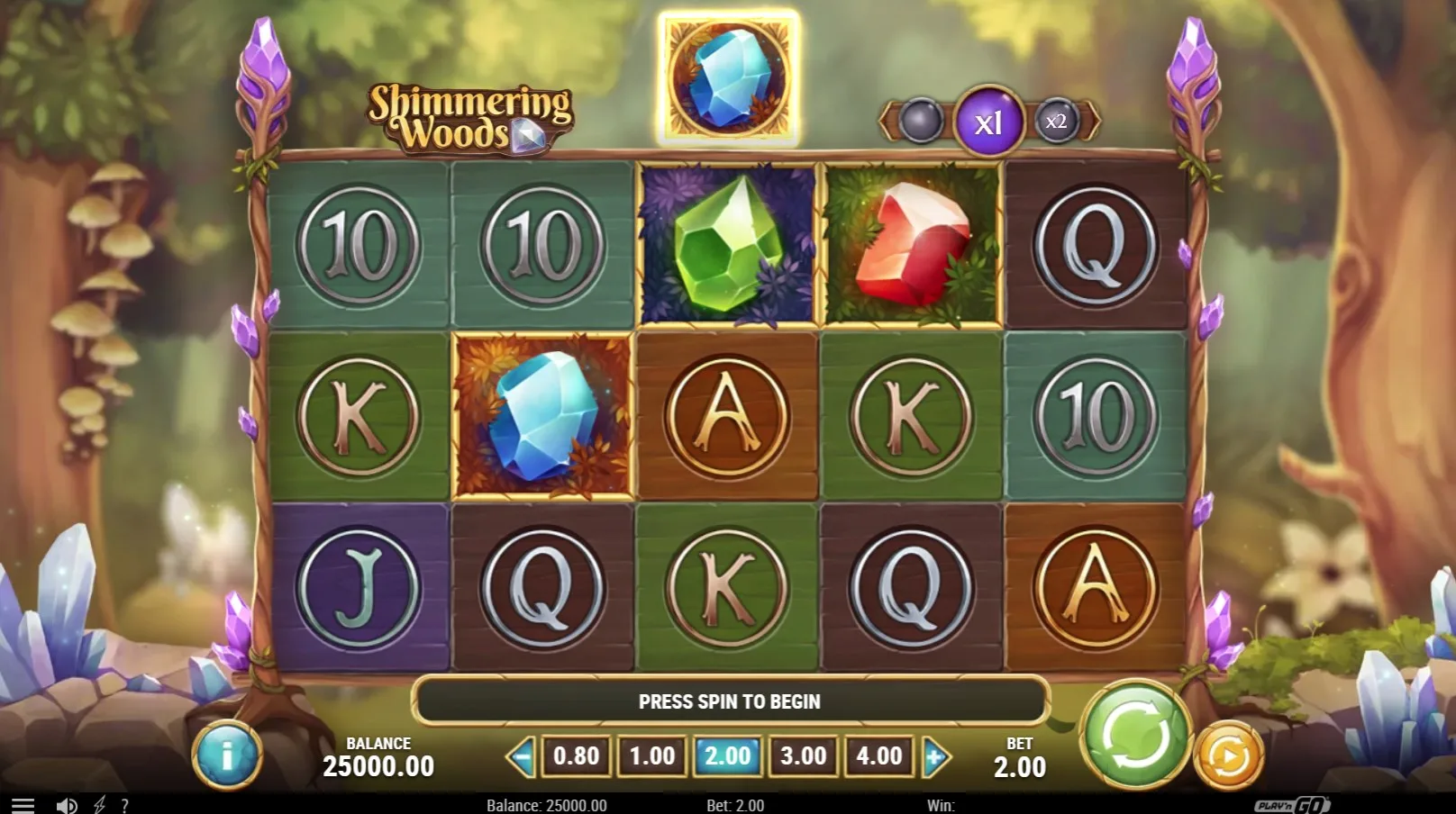Open the hamburger menu
Image resolution: width=1456 pixels, height=814 pixels.
coord(23,806)
